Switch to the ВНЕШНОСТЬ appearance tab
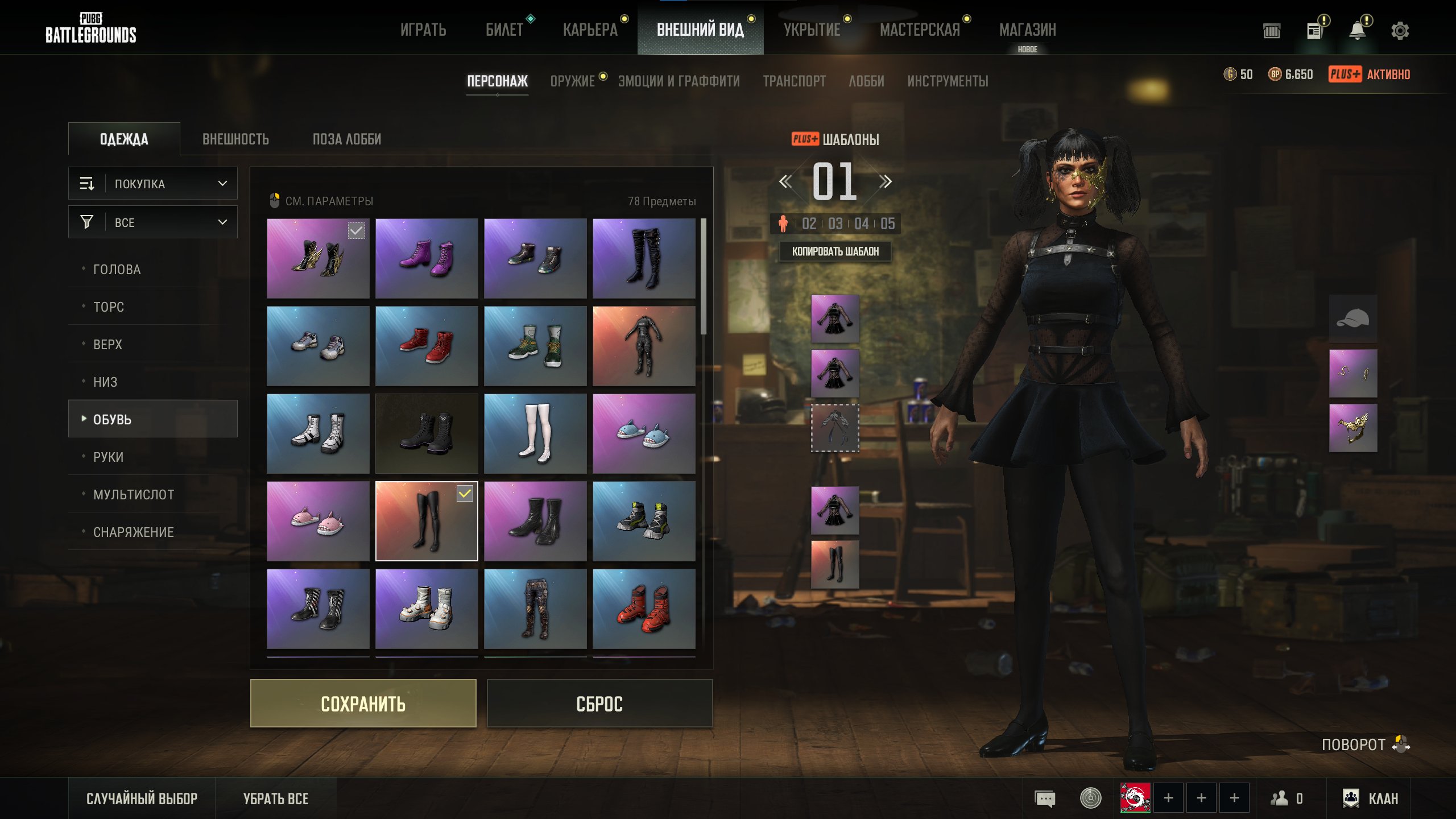Viewport: 1456px width, 819px height. tap(235, 139)
